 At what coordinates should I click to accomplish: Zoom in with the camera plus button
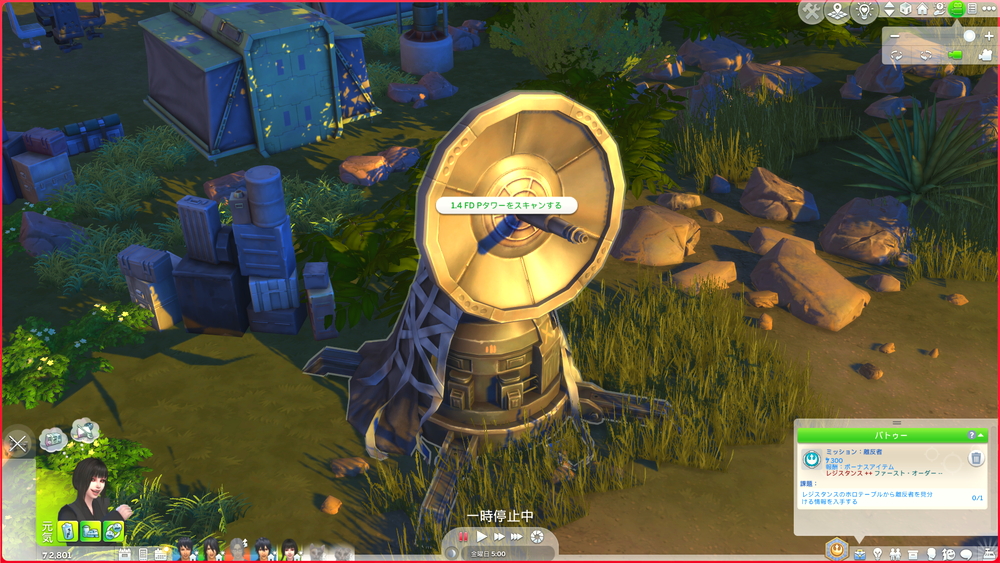988,36
